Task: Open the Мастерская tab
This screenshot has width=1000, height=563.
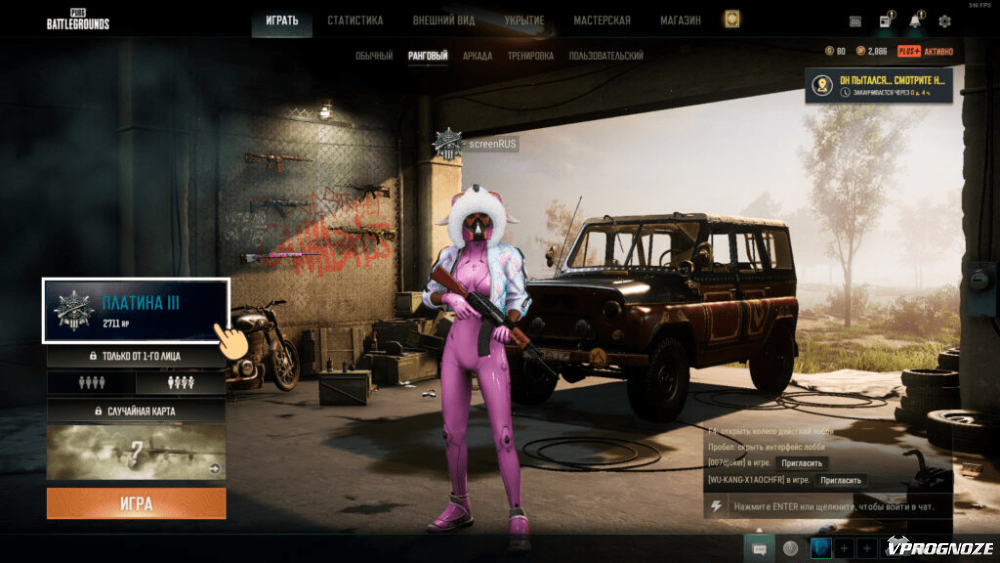Action: tap(602, 20)
